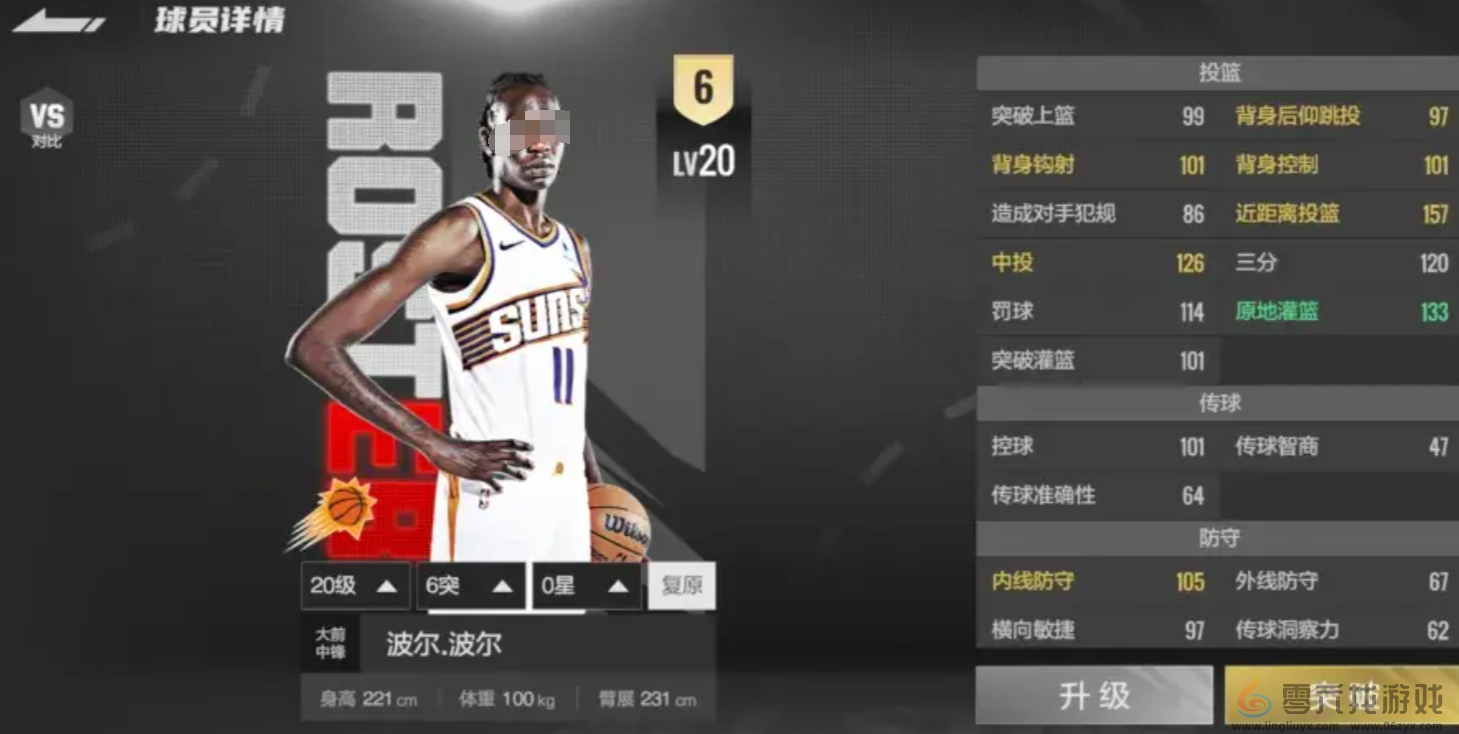The height and width of the screenshot is (734, 1459).
Task: Select the green 原地灌篮 stat
Action: coord(1277,311)
